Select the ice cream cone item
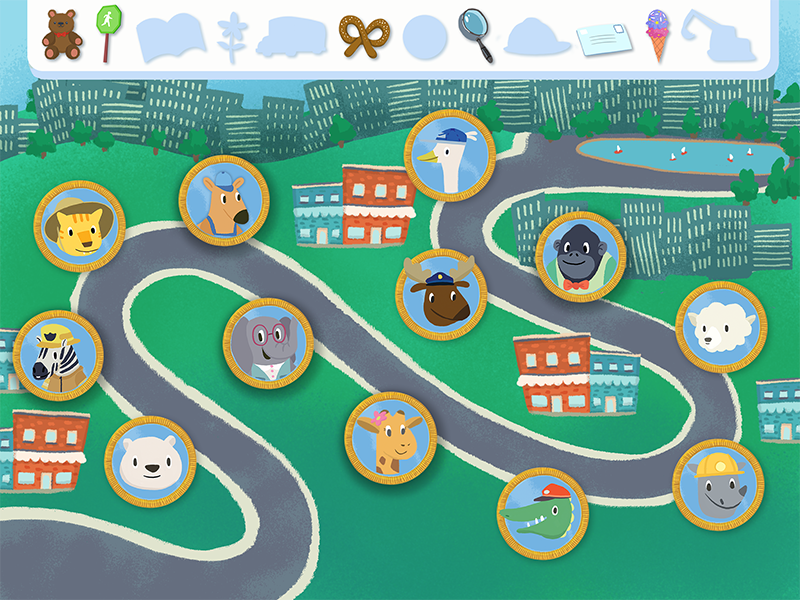Viewport: 800px width, 600px height. 658,34
